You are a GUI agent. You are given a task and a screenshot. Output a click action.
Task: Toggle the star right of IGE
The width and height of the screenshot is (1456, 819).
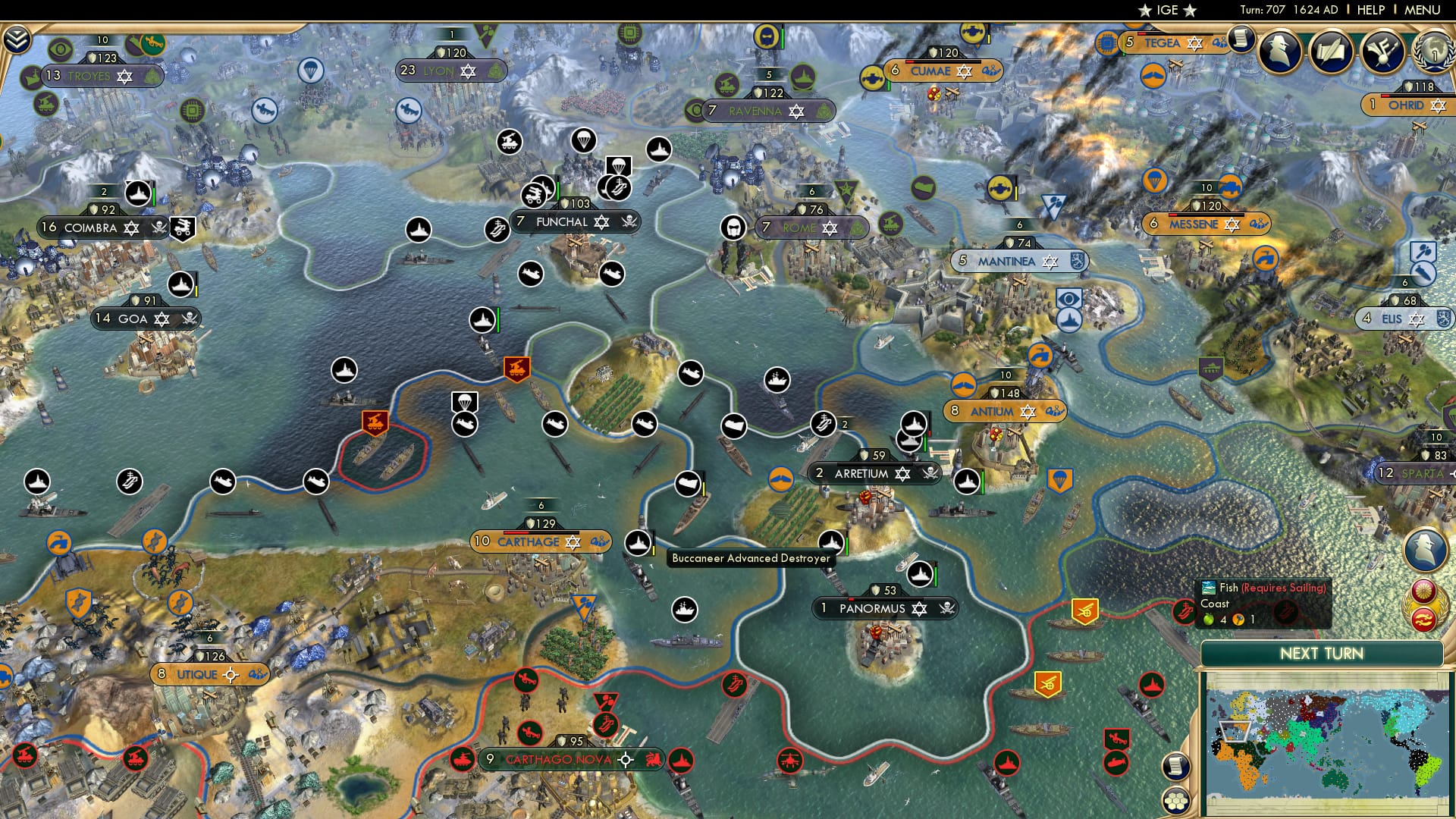pyautogui.click(x=1190, y=11)
